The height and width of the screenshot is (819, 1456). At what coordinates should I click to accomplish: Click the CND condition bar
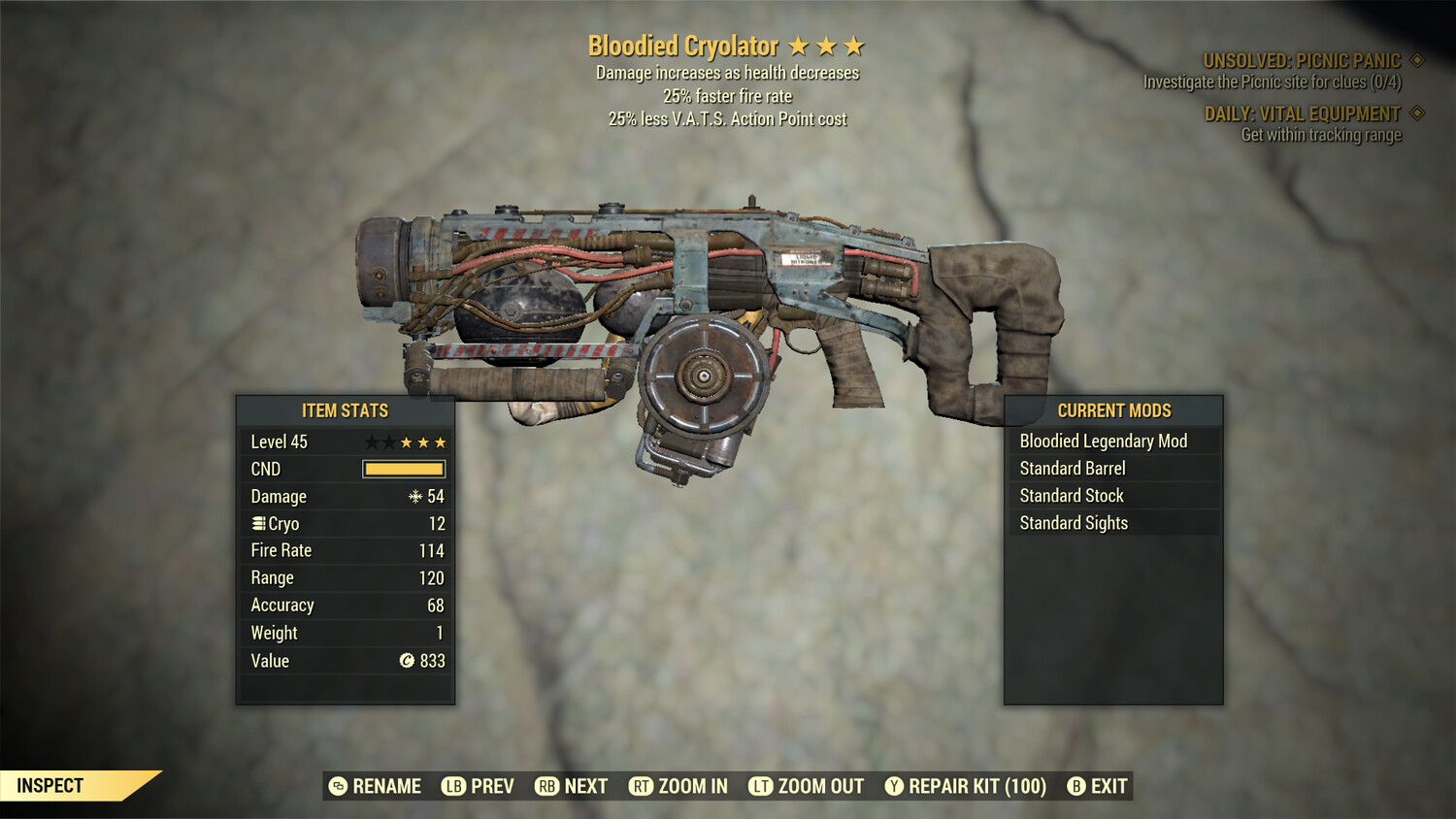point(403,469)
